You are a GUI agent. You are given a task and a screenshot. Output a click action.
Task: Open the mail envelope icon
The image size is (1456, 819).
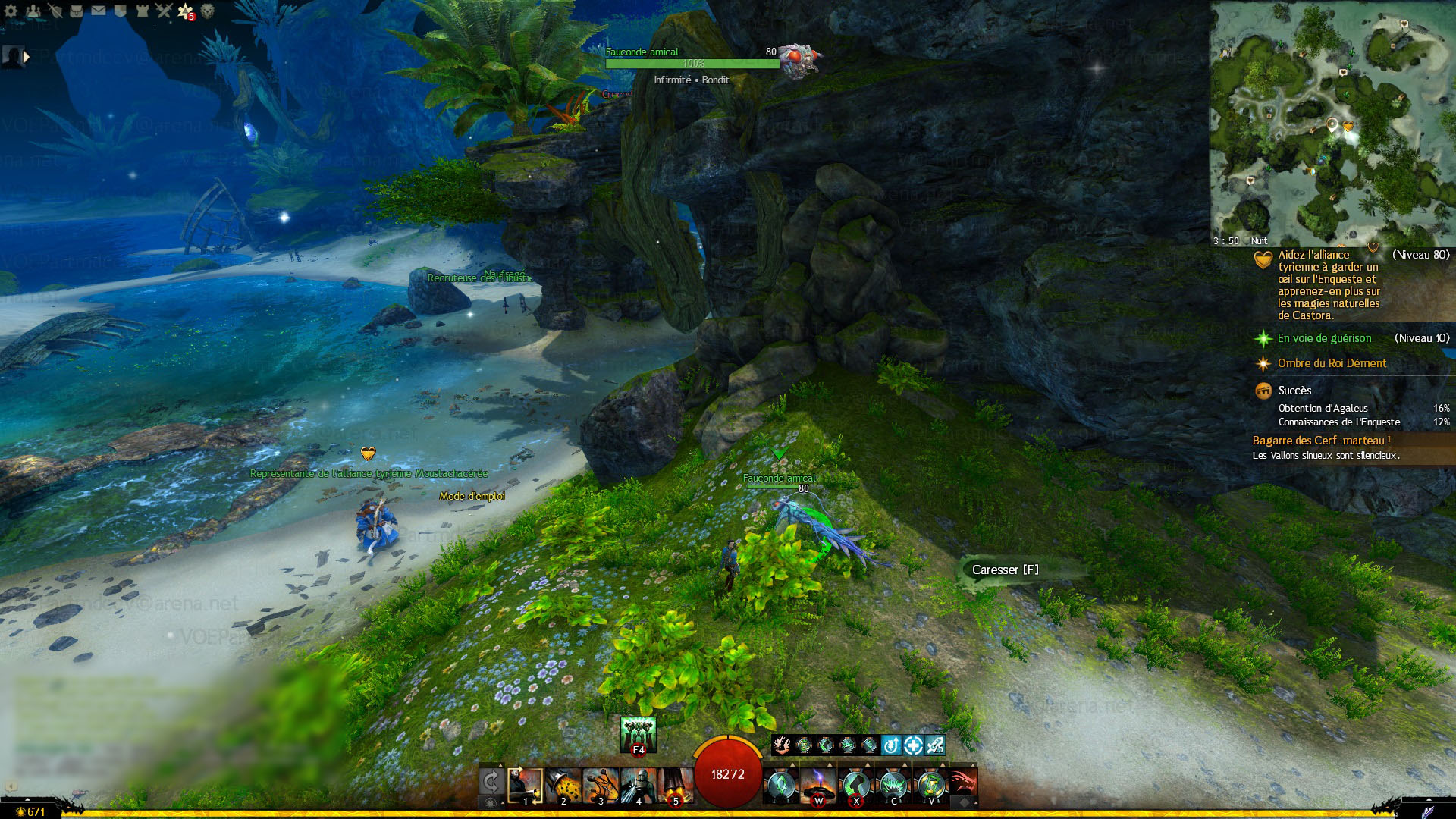coord(99,11)
